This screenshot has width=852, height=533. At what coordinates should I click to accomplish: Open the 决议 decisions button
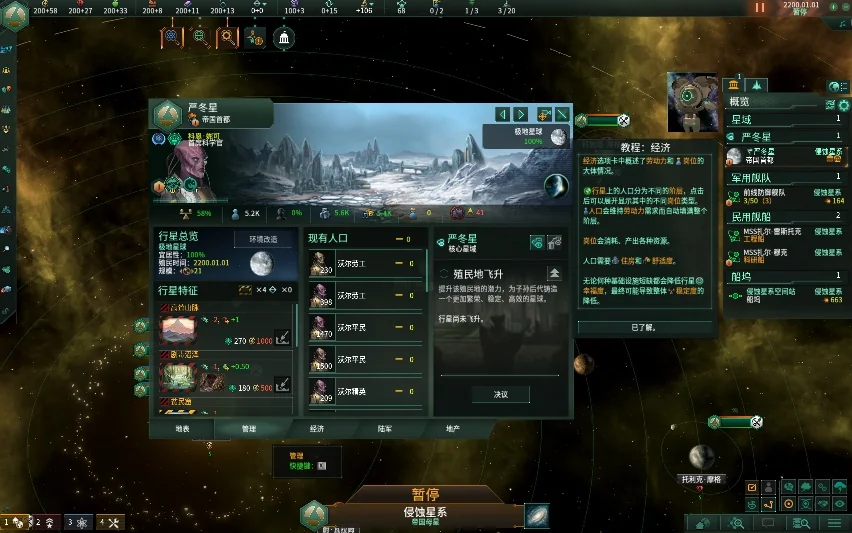[x=500, y=394]
